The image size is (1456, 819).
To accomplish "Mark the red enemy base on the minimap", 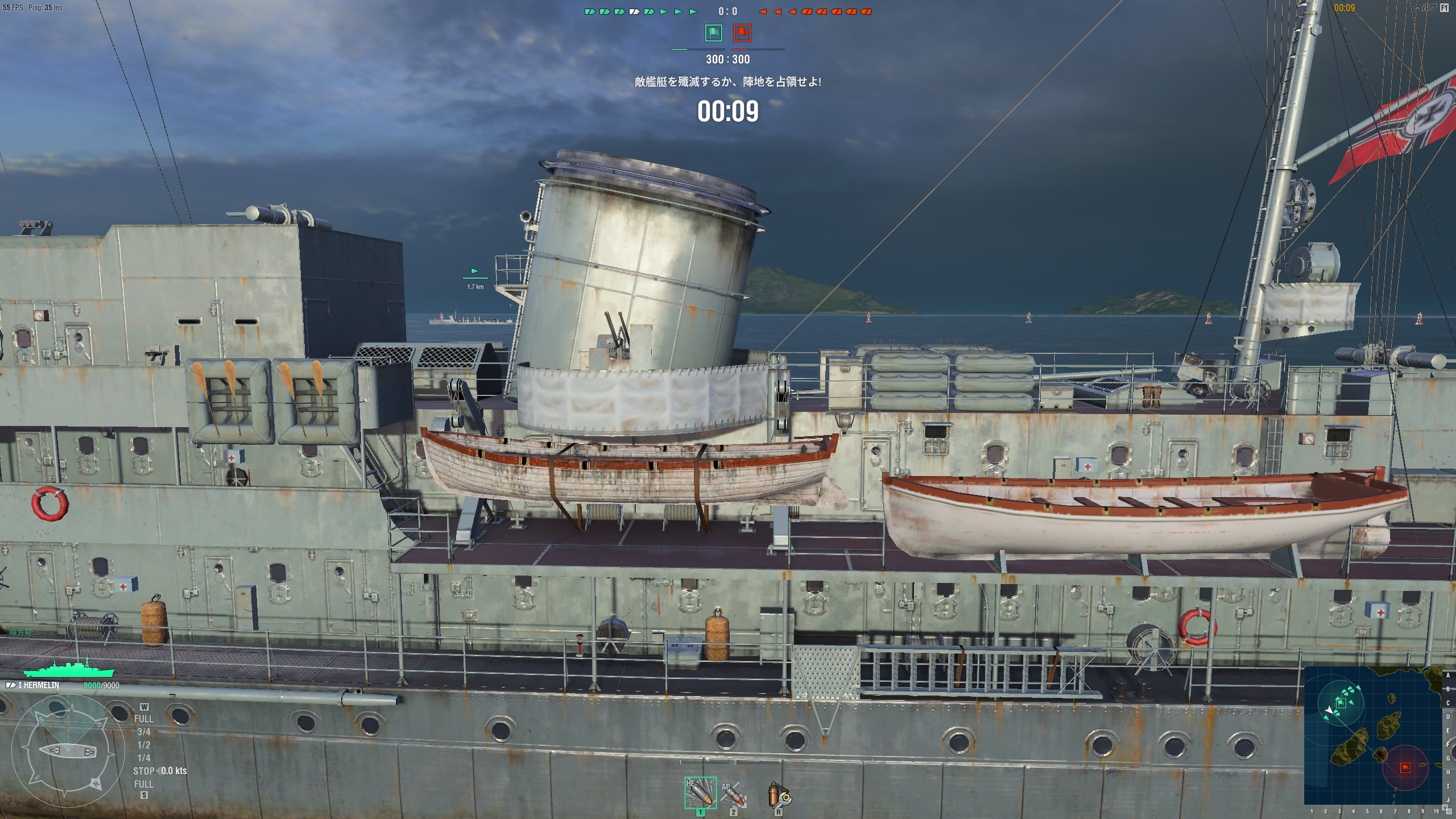I will pos(1405,768).
